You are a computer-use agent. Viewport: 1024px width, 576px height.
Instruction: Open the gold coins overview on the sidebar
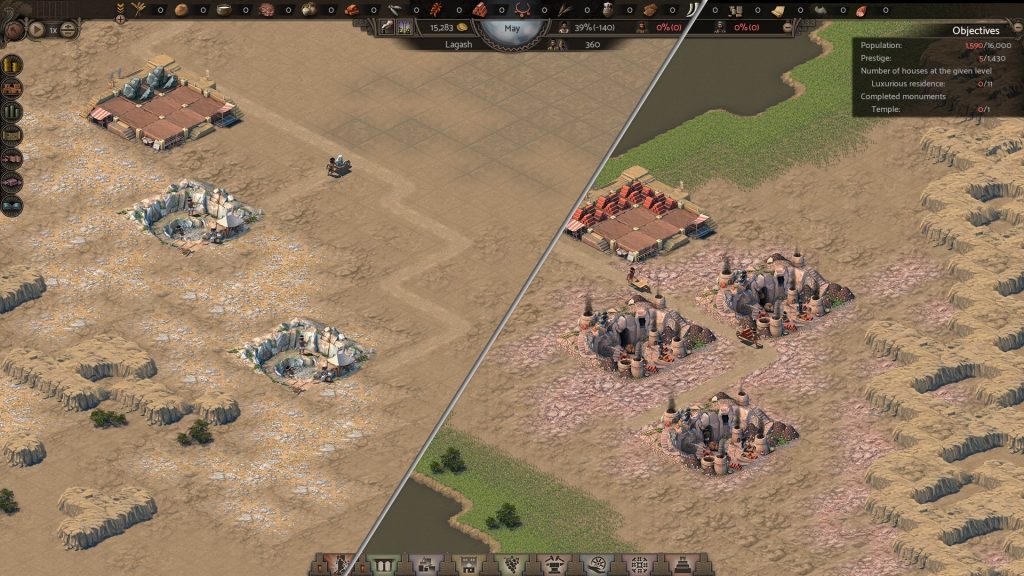point(13,64)
